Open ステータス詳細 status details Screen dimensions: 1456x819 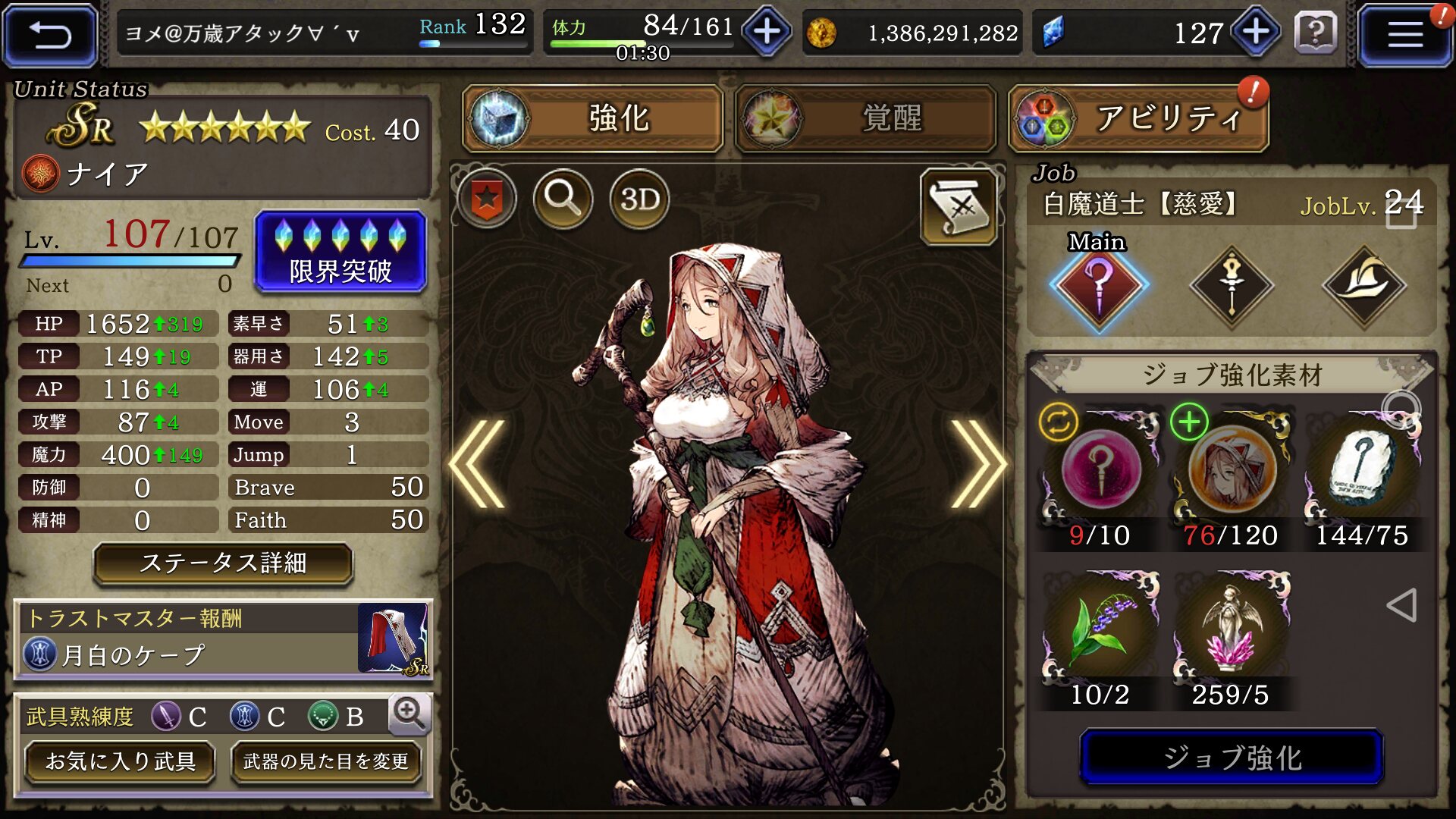click(223, 563)
